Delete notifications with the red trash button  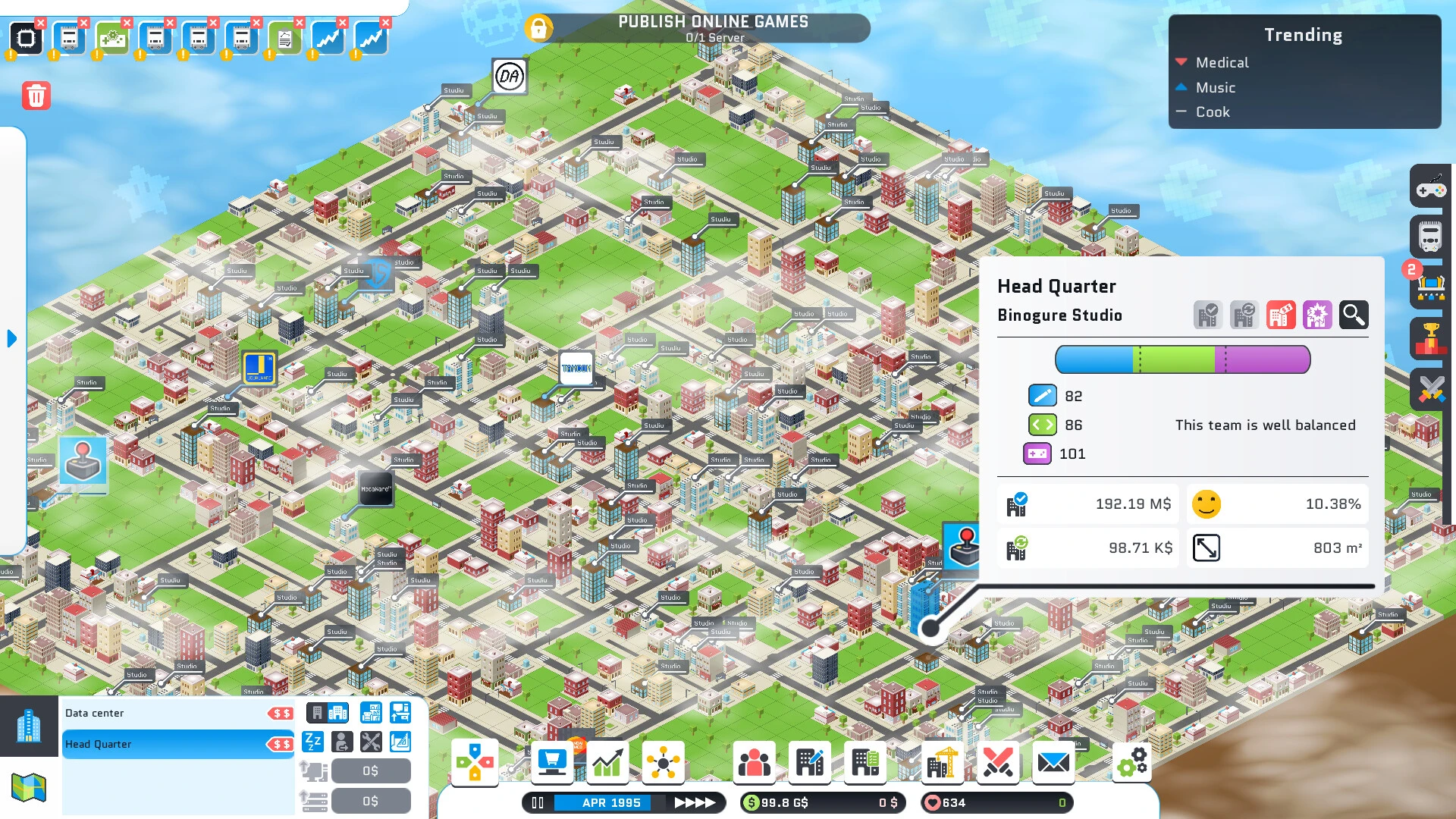pyautogui.click(x=36, y=96)
